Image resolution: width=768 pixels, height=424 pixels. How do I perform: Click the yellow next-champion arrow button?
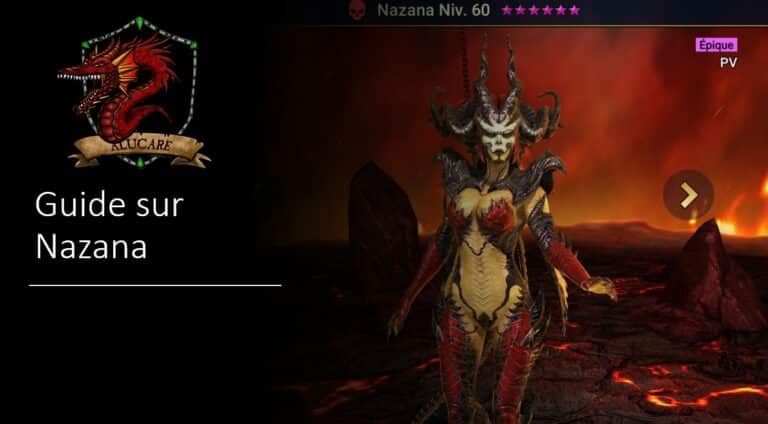coord(688,195)
